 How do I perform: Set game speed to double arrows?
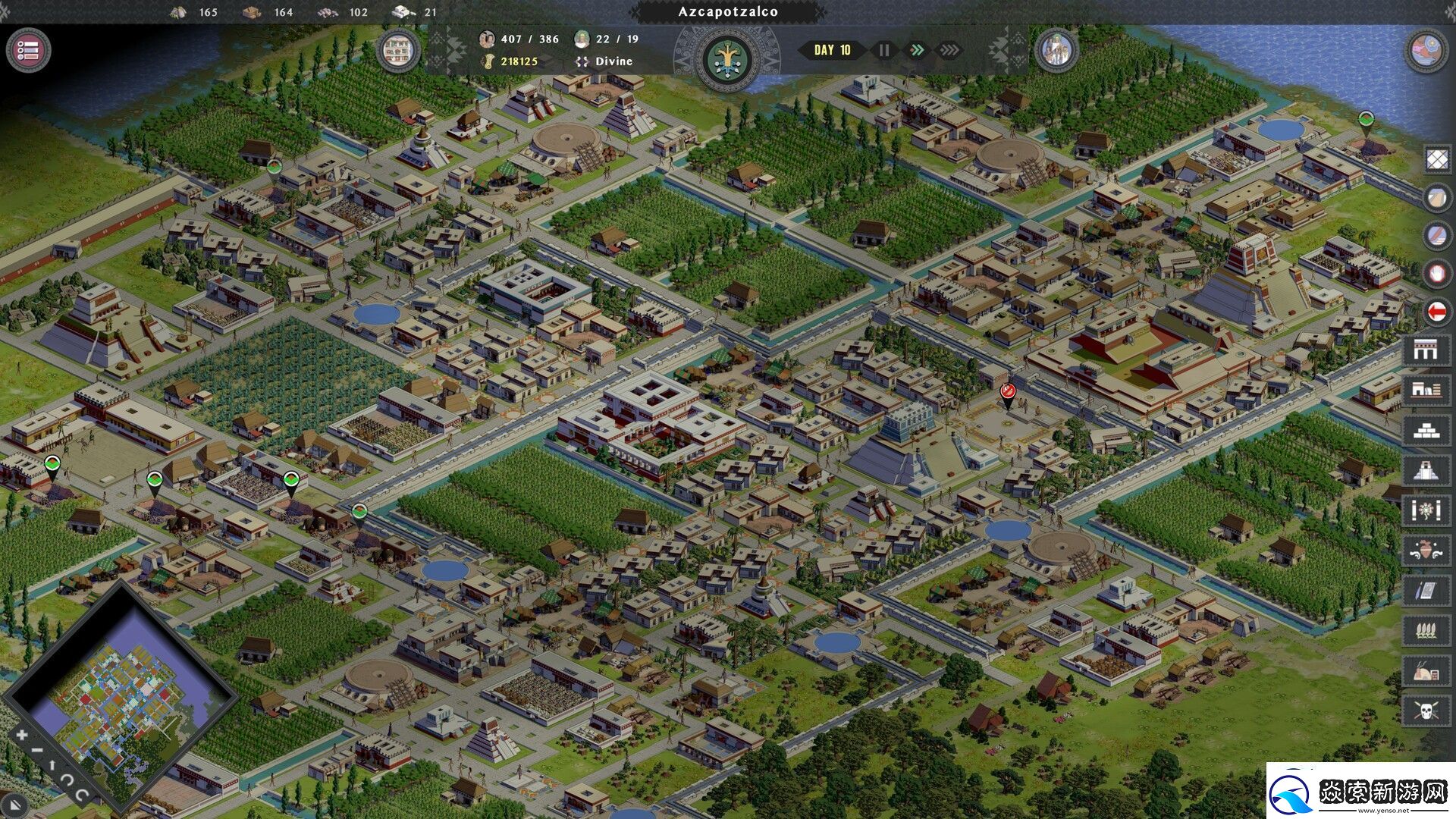click(x=917, y=50)
